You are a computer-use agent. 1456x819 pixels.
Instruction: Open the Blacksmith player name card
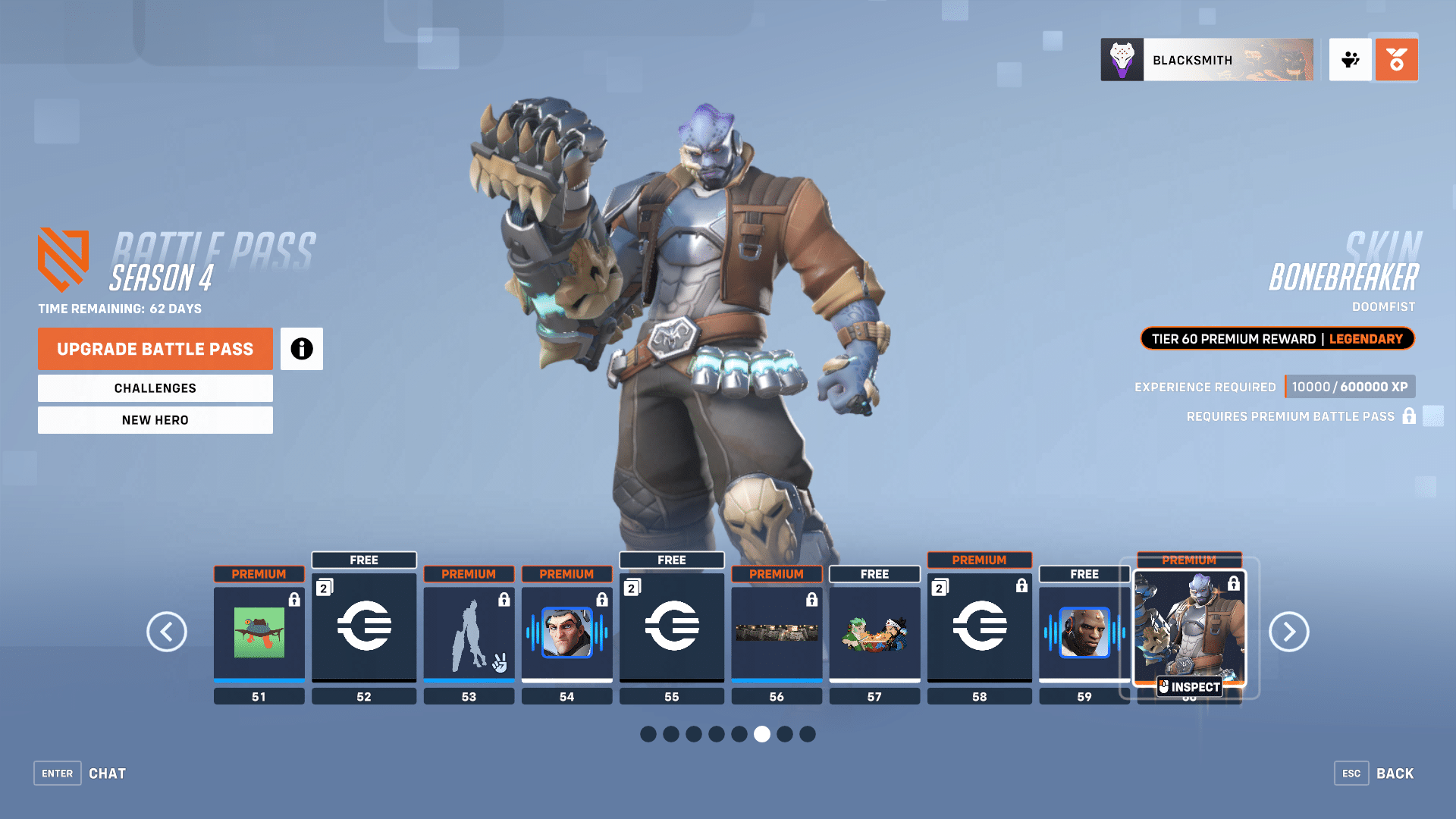pyautogui.click(x=1207, y=59)
